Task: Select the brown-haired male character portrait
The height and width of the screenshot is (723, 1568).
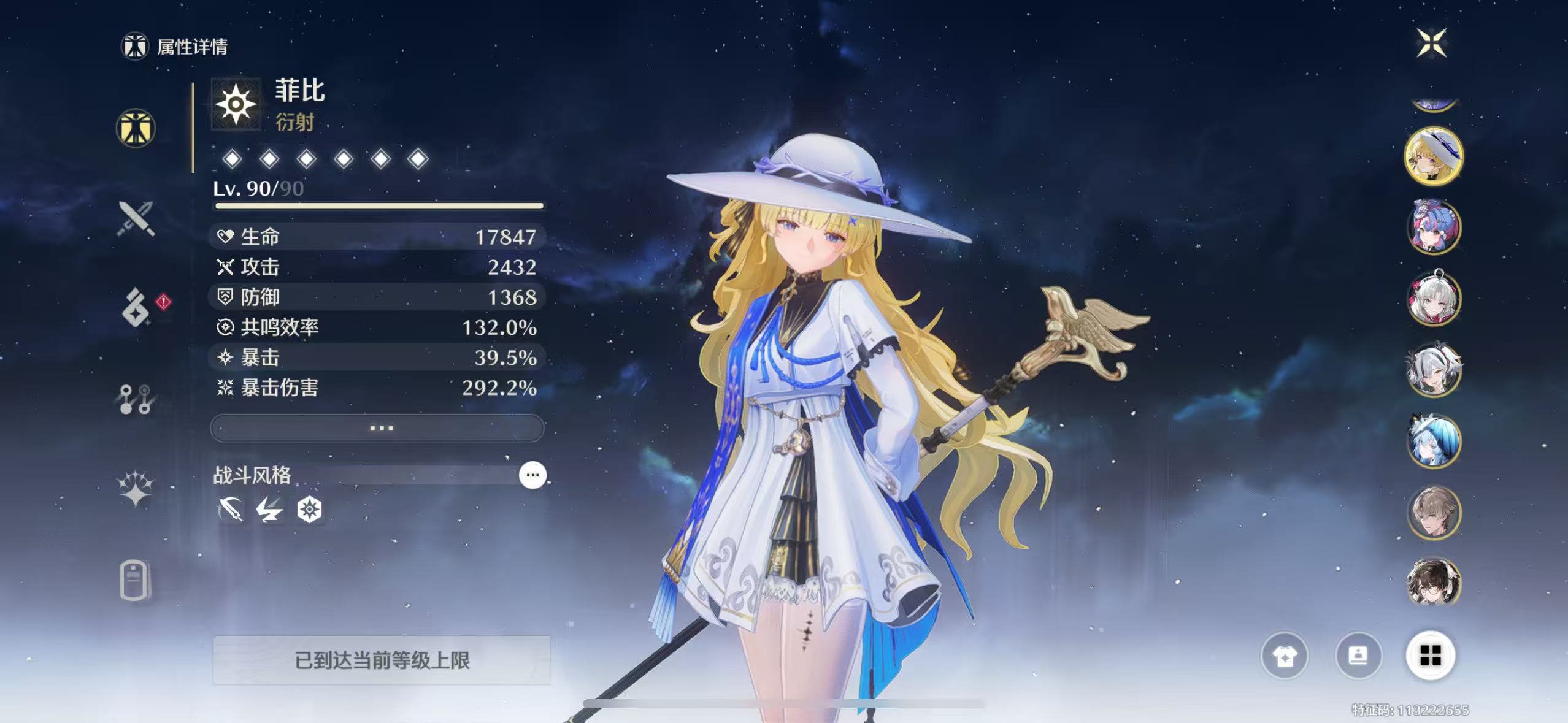Action: pyautogui.click(x=1434, y=513)
